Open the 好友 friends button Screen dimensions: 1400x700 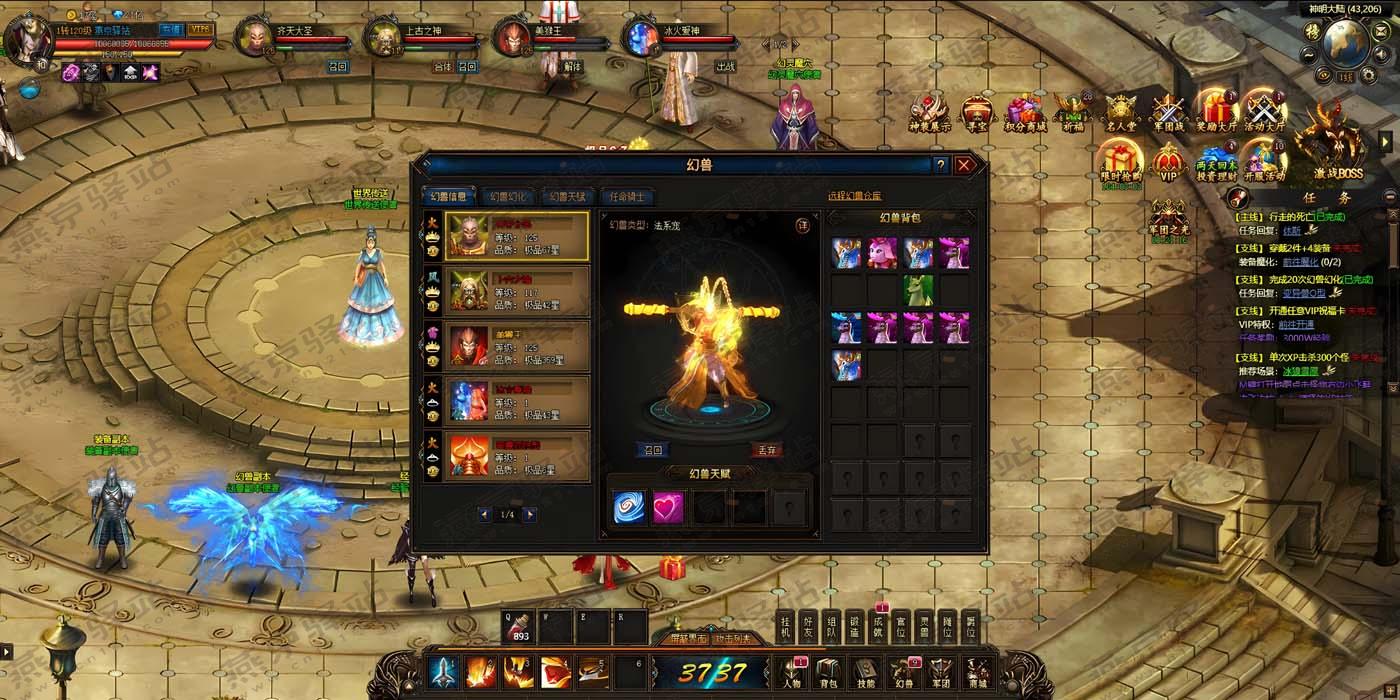(x=808, y=627)
